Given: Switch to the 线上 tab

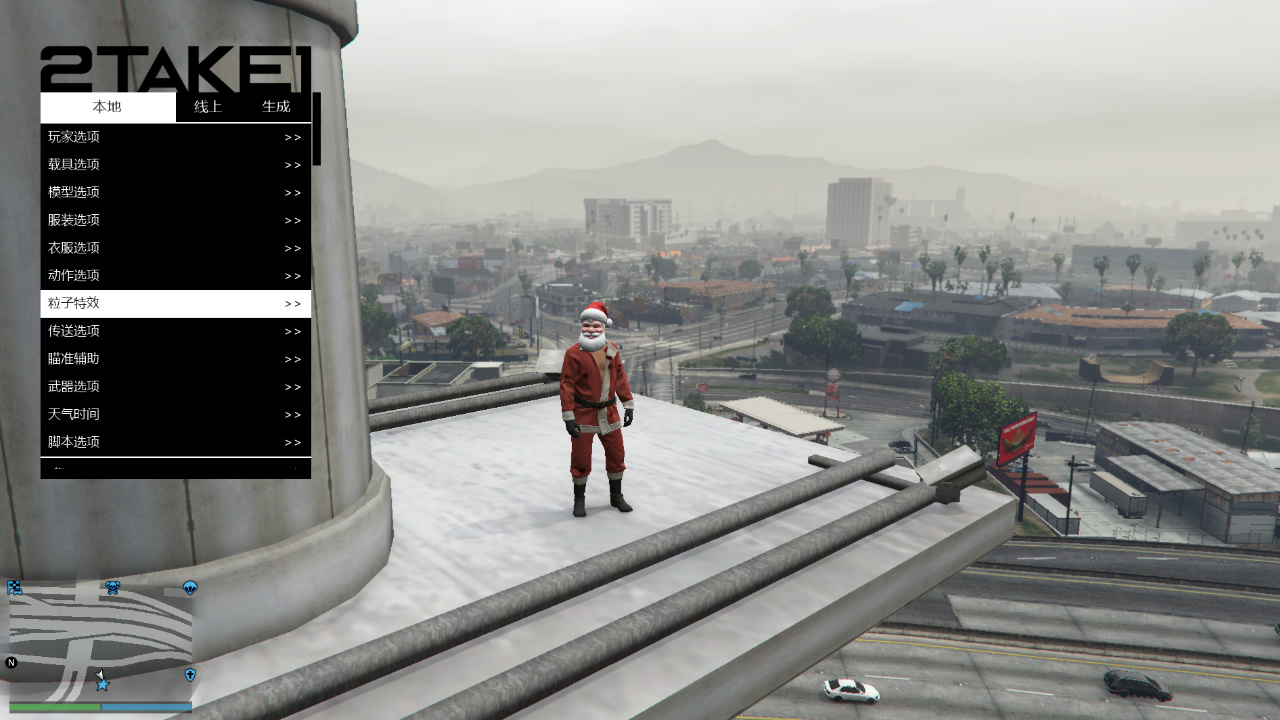Looking at the screenshot, I should [208, 107].
